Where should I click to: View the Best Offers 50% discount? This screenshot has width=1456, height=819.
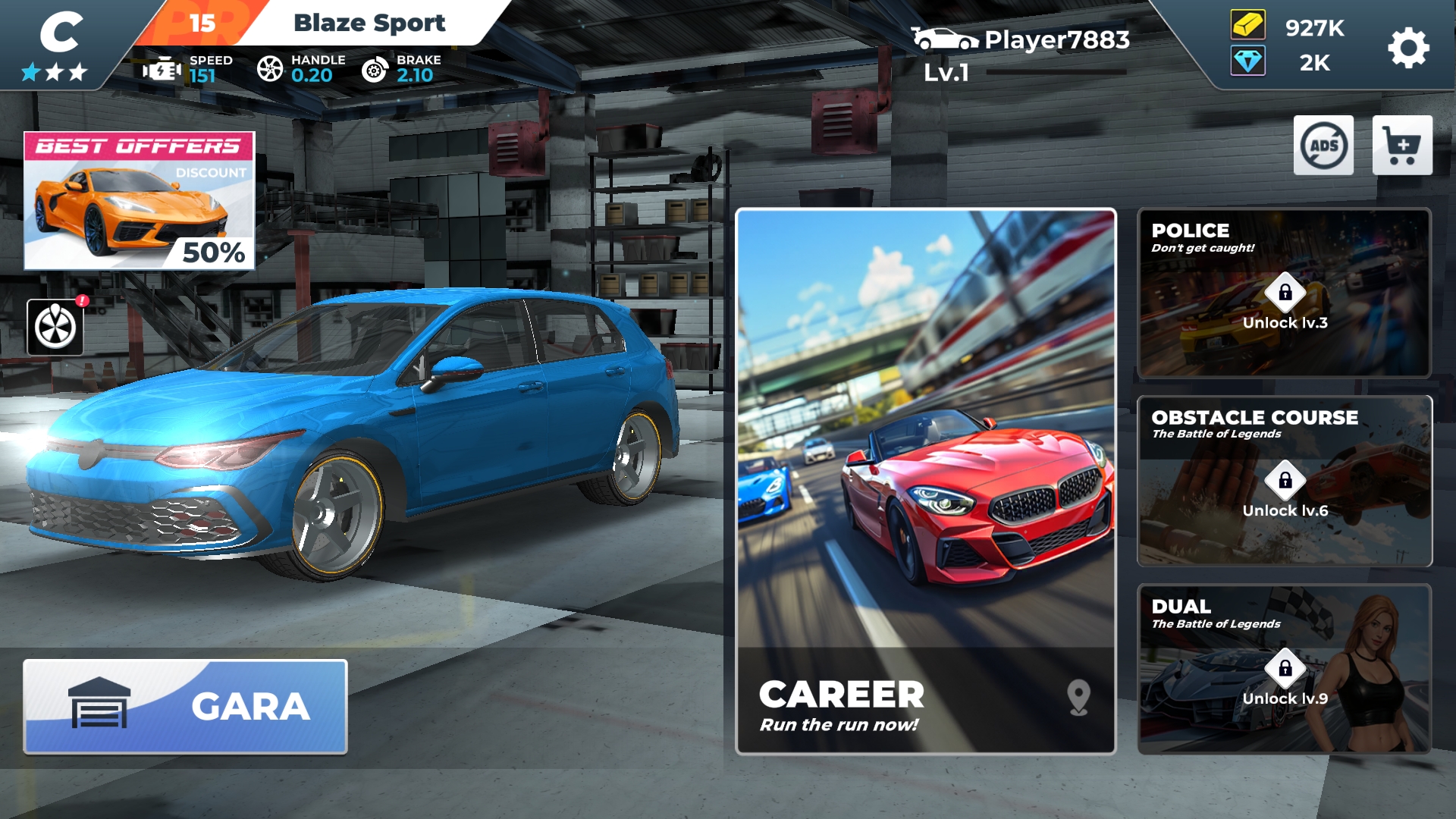point(140,201)
